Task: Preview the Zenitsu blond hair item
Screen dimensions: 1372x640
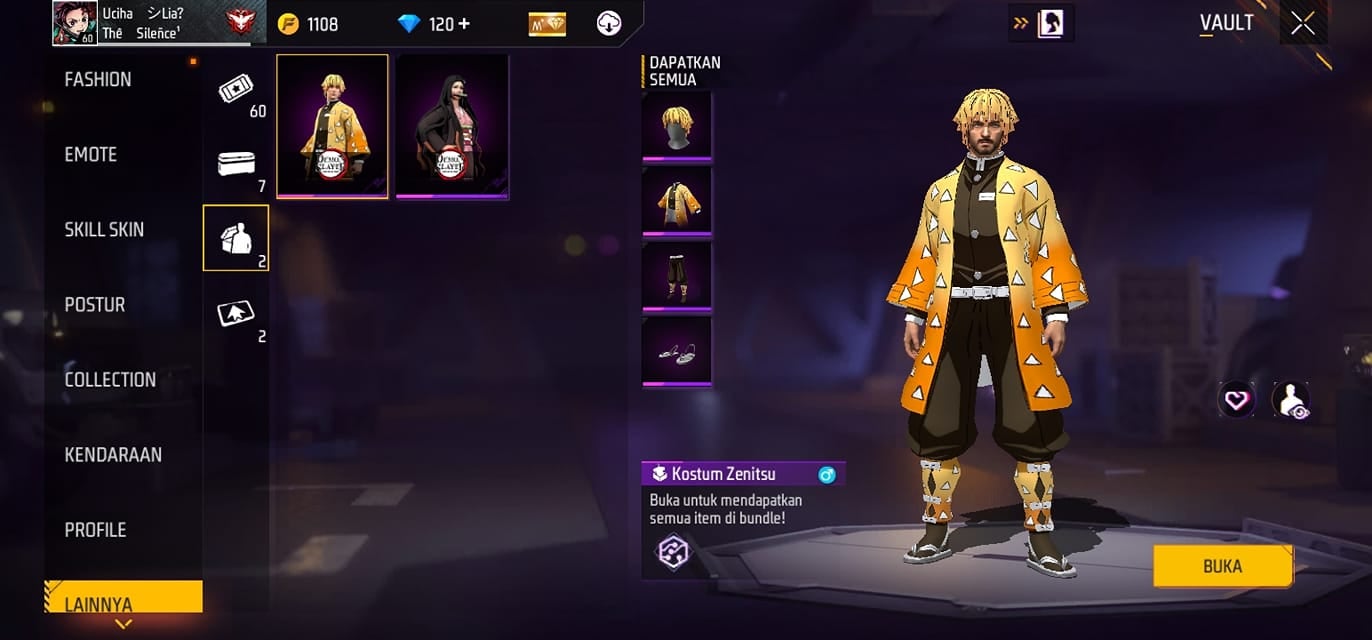Action: [x=677, y=125]
